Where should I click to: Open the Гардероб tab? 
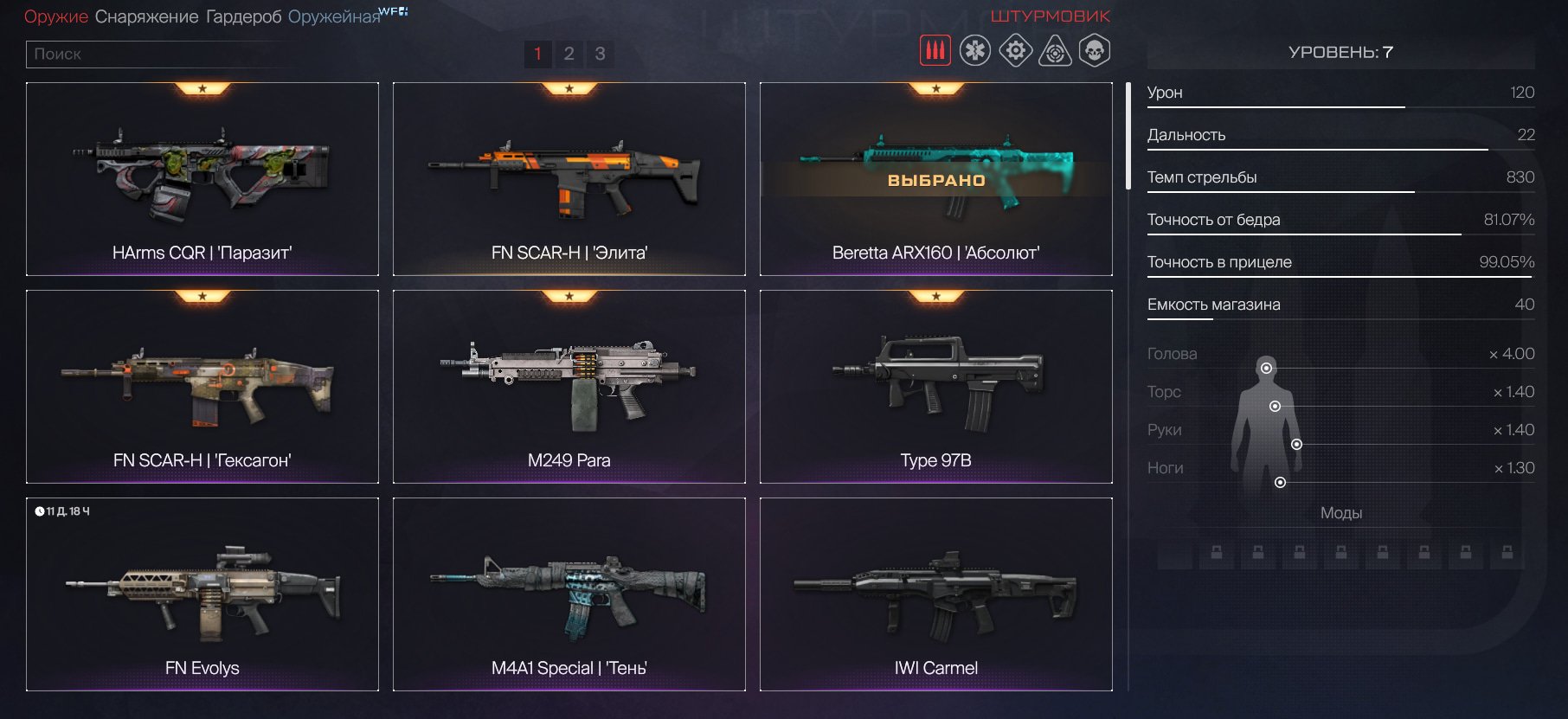coord(243,16)
